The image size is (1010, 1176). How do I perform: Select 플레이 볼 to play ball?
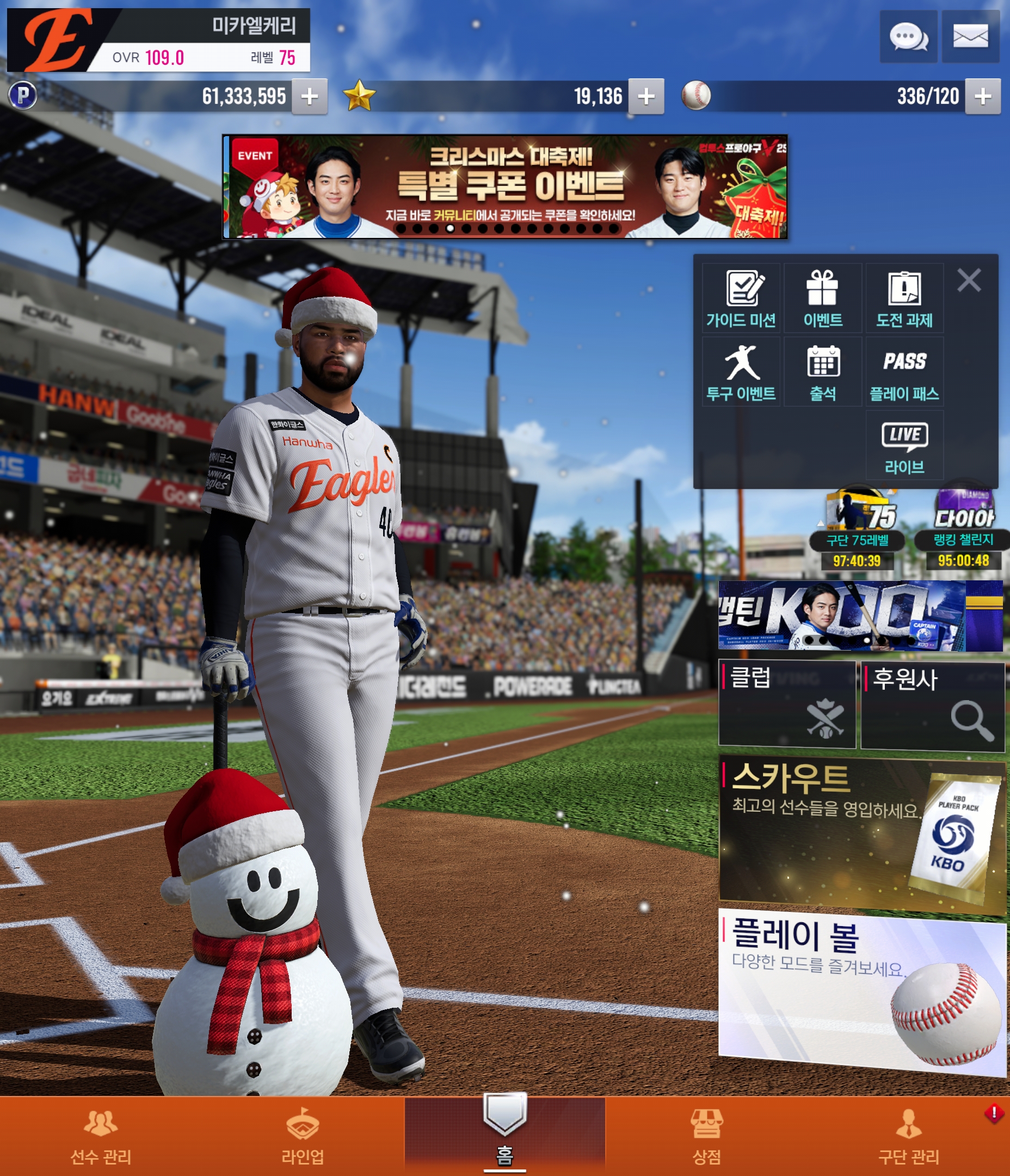tap(861, 990)
